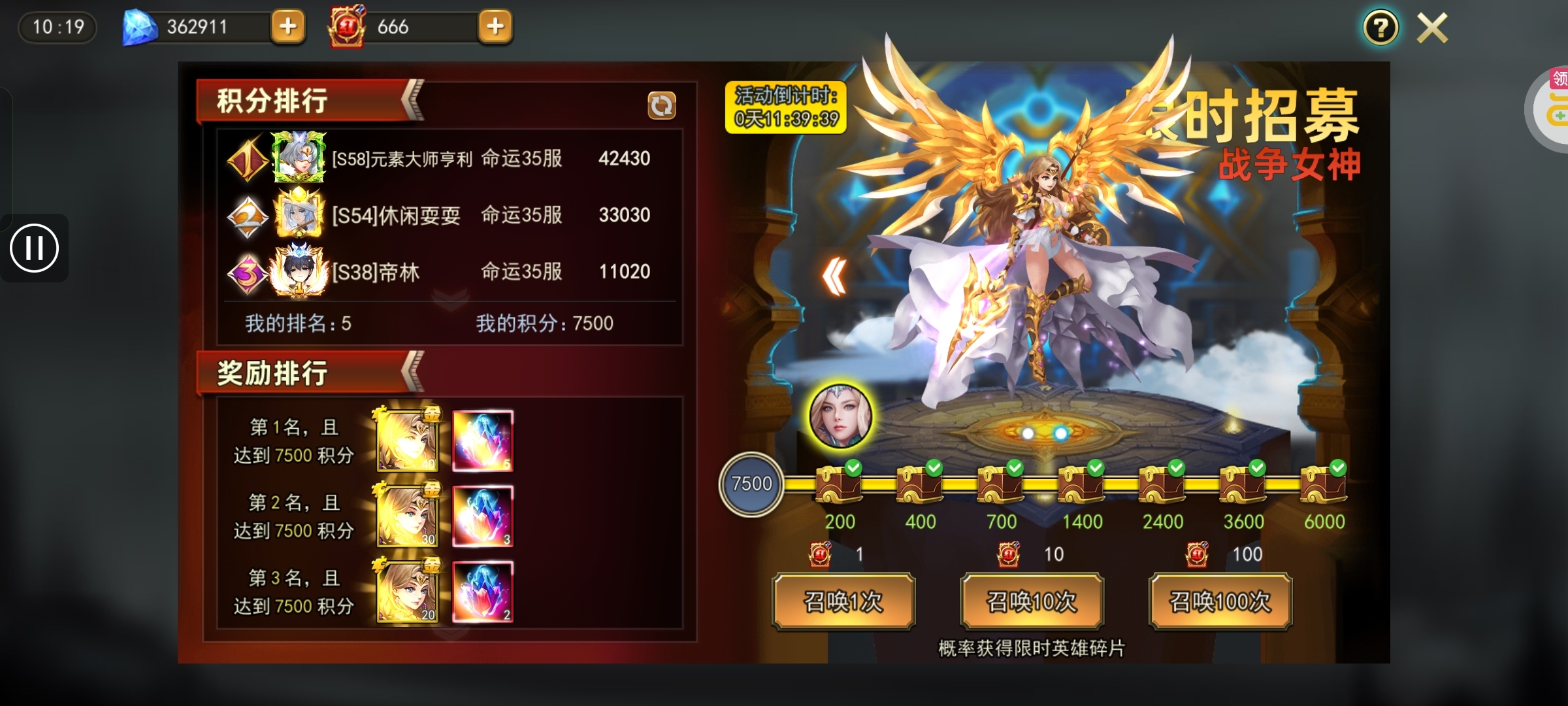Tap the 召唤1次 summon button
Image resolution: width=1568 pixels, height=706 pixels.
click(843, 602)
